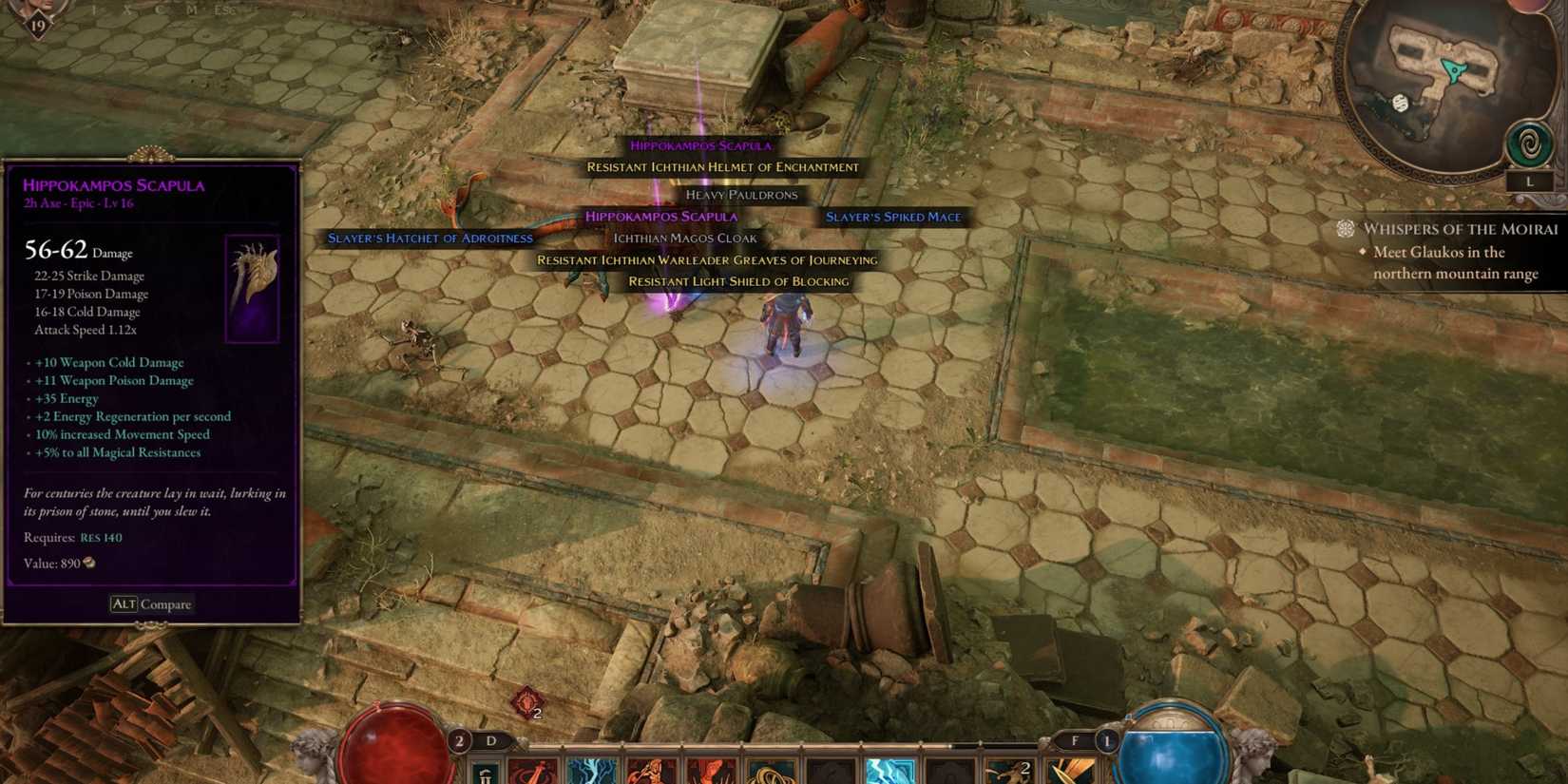Viewport: 1568px width, 784px height.
Task: Toggle the world map using the M label
Action: 192,10
